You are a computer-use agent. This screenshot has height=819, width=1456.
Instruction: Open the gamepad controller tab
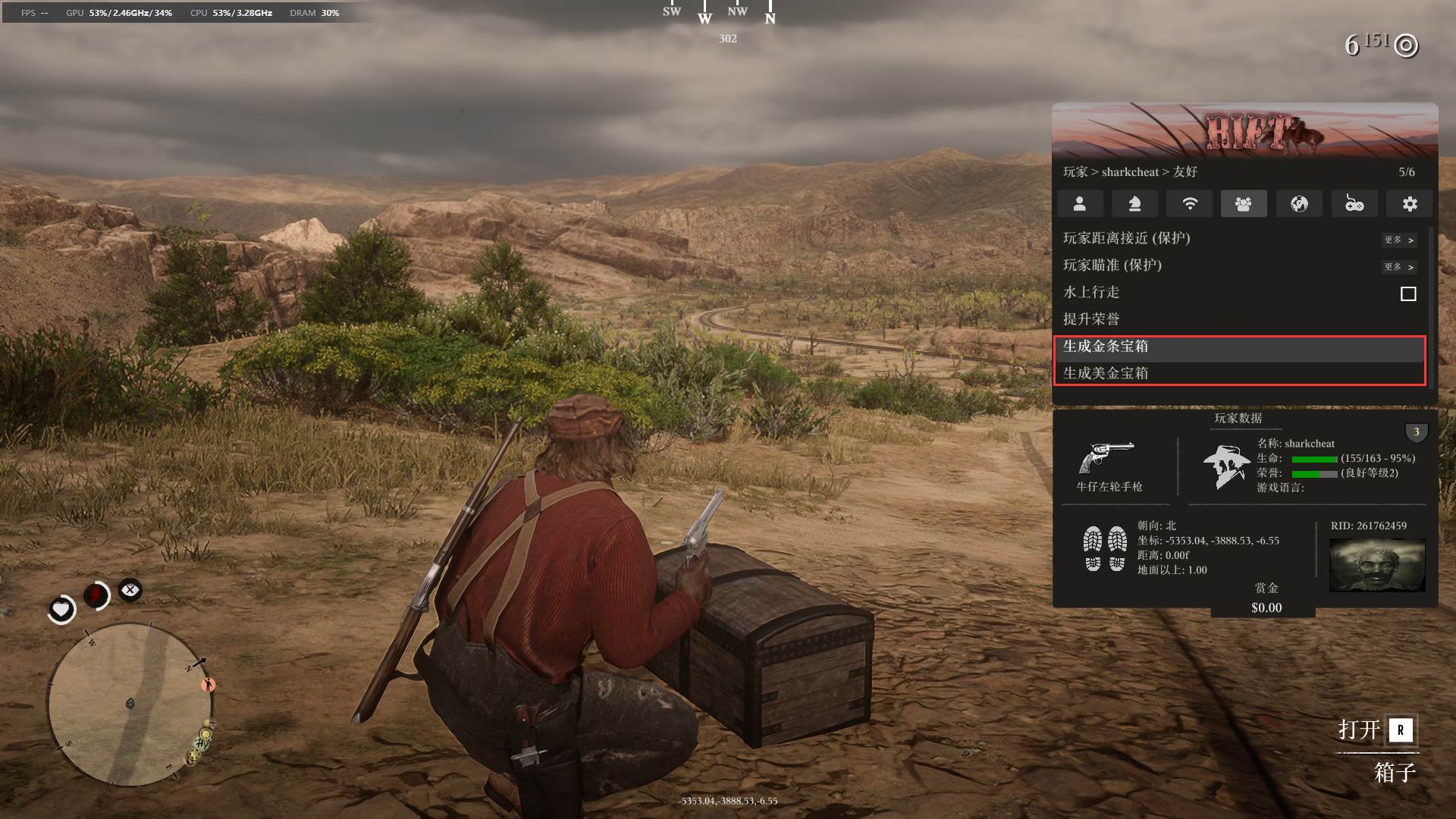1354,204
